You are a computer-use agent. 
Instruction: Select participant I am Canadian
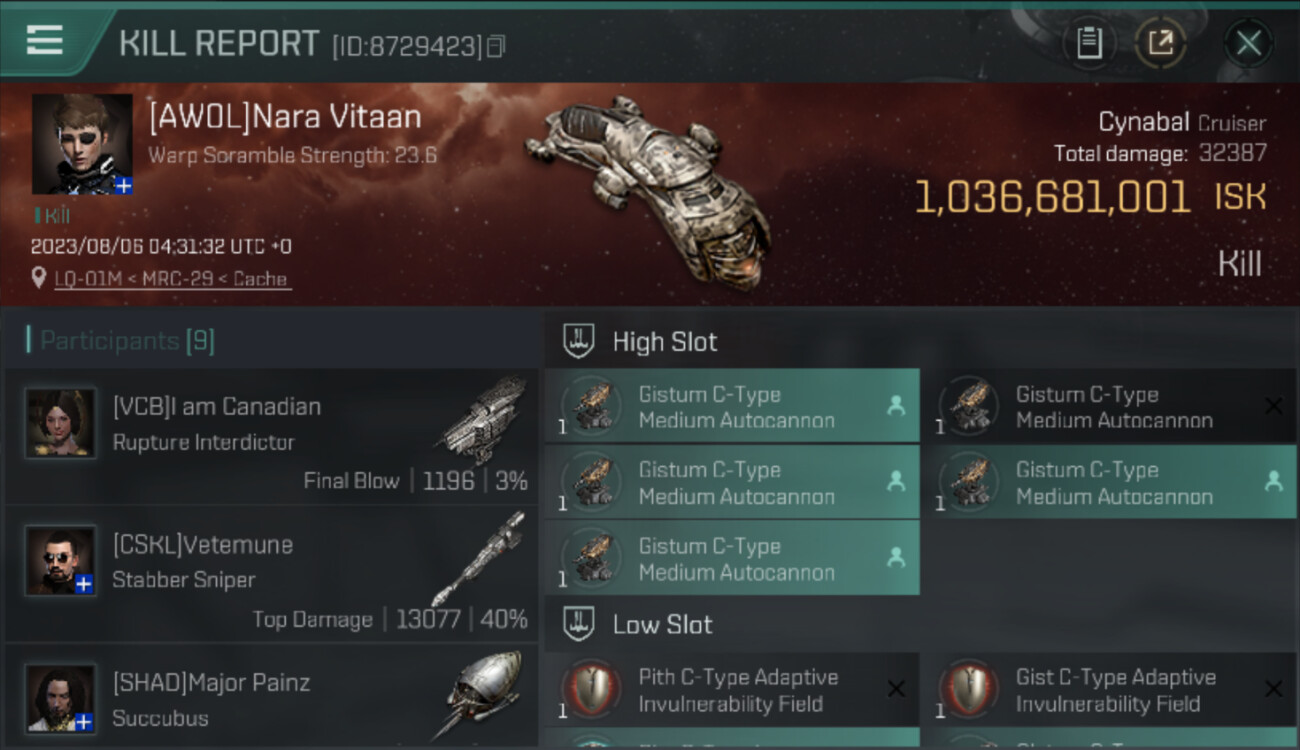click(271, 437)
